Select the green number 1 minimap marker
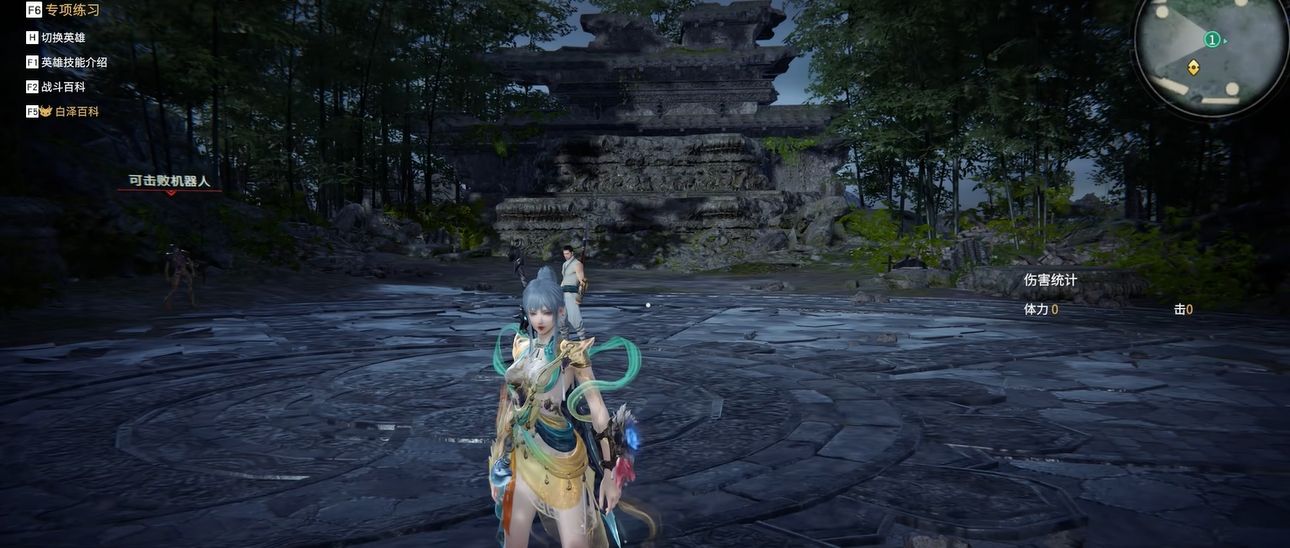The width and height of the screenshot is (1290, 548). pos(1212,40)
